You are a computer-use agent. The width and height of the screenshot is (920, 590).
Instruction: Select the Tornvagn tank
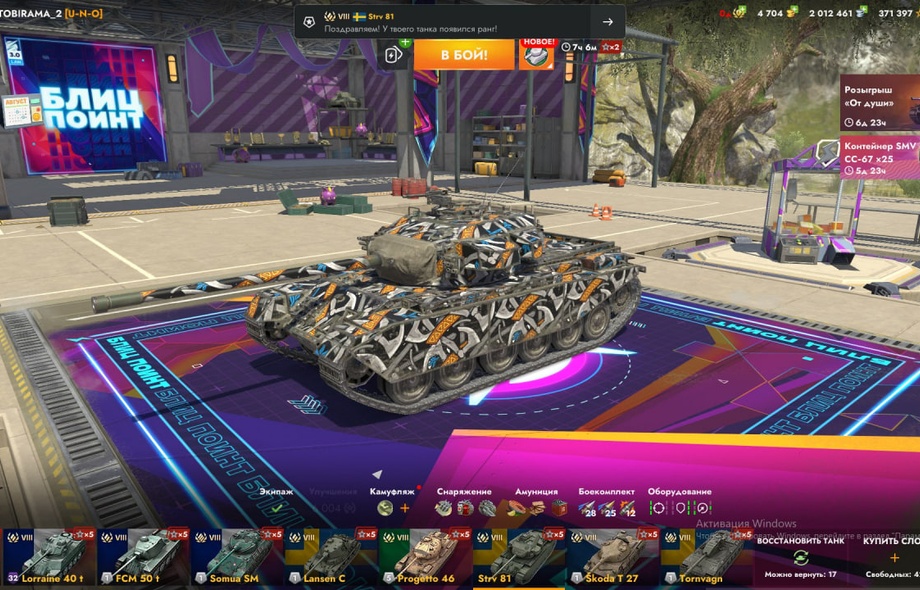[x=706, y=557]
